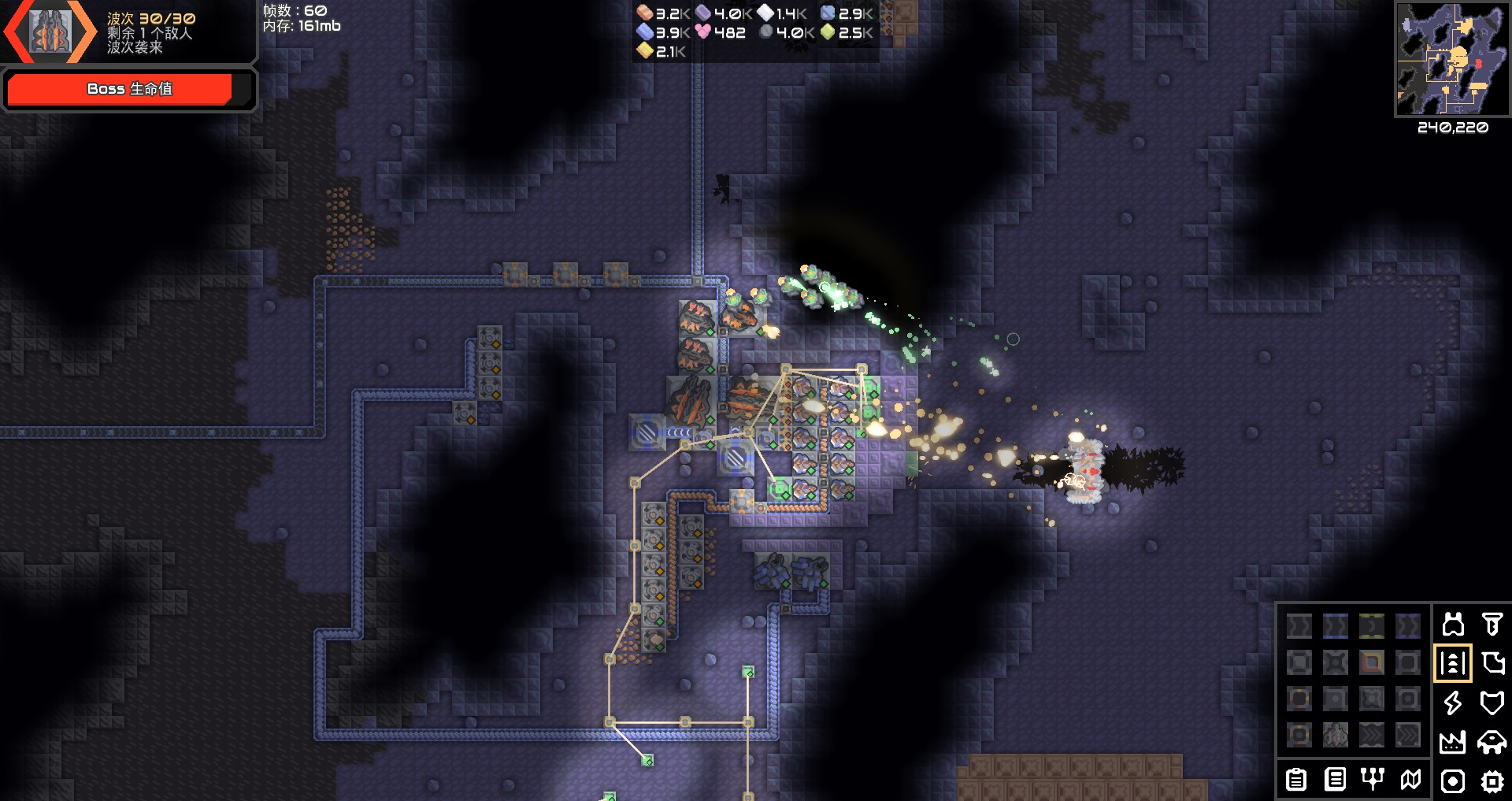Deselect the highlighted distribution category
This screenshot has width=1512, height=801.
[x=1453, y=663]
